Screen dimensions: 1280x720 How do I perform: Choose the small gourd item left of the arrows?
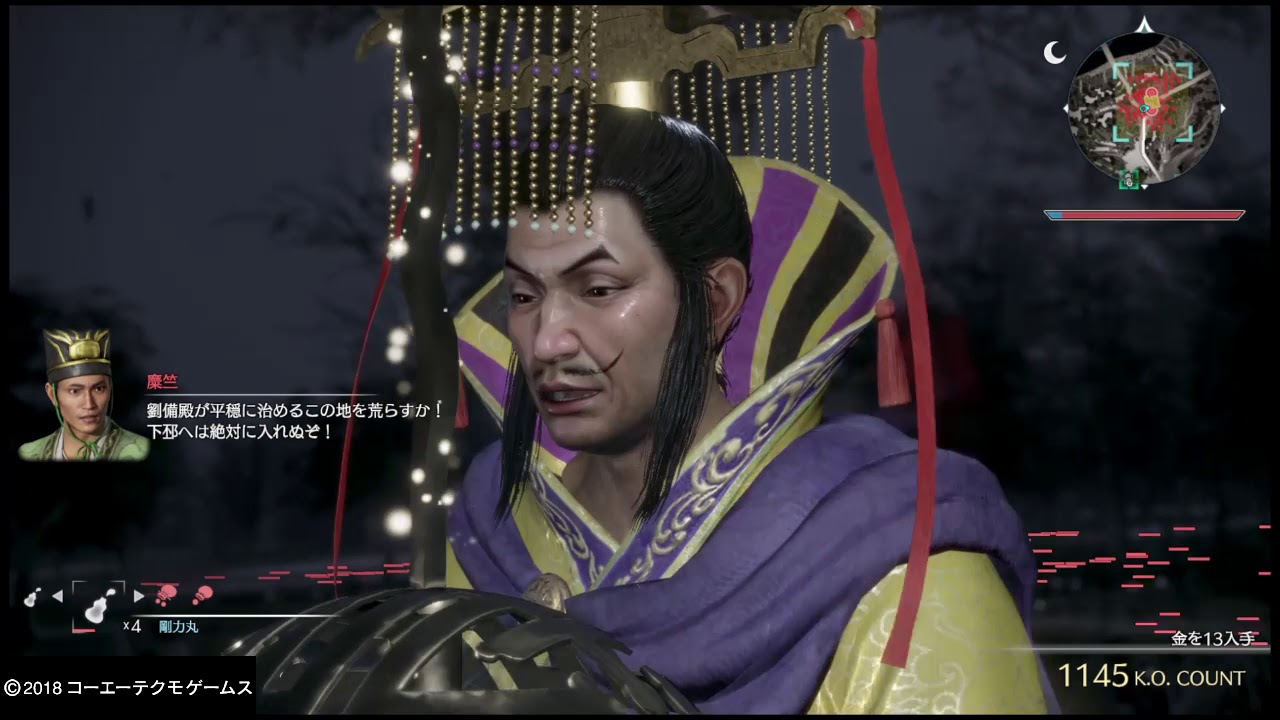32,596
